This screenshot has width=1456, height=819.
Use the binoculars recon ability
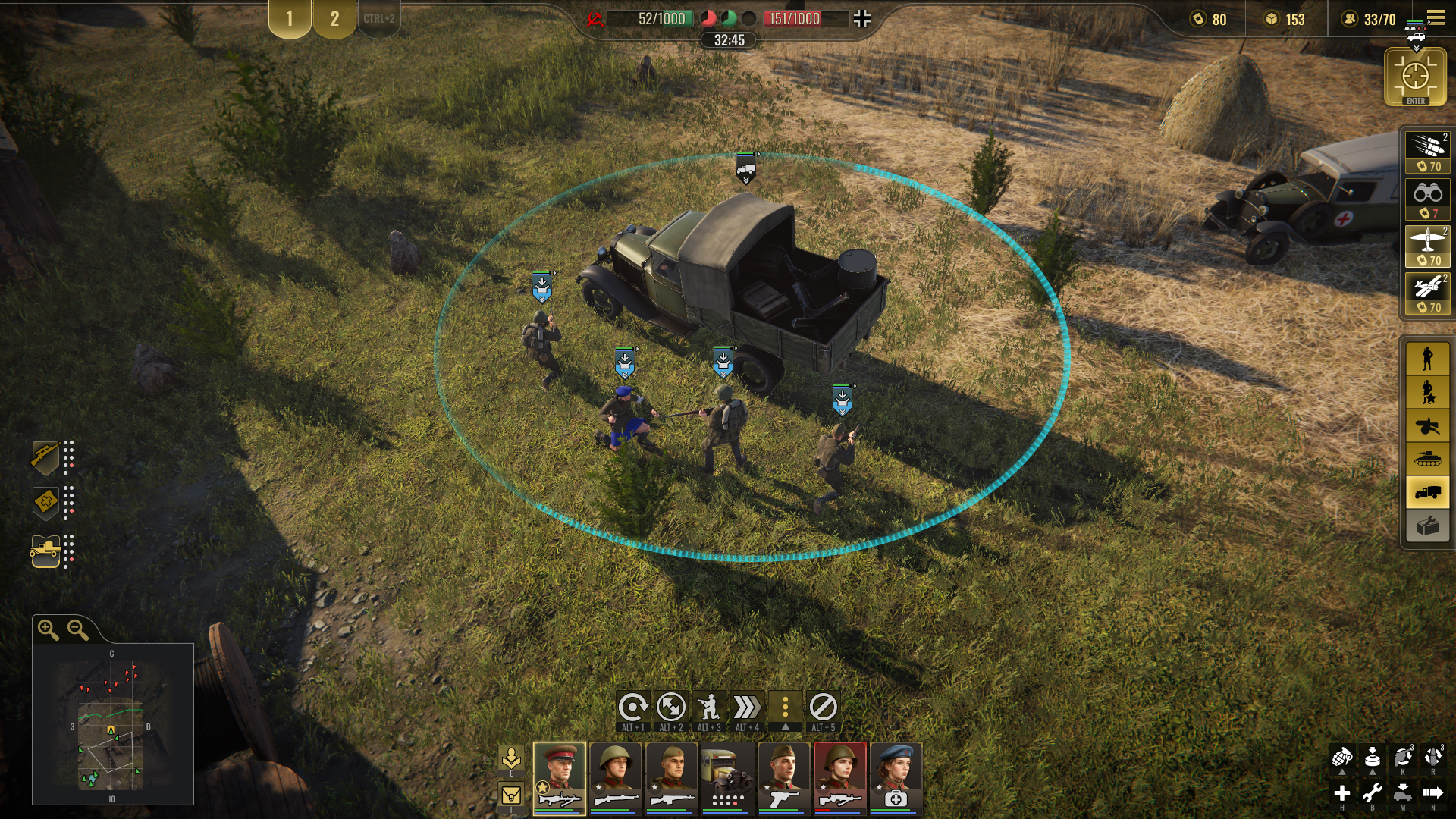(1427, 199)
